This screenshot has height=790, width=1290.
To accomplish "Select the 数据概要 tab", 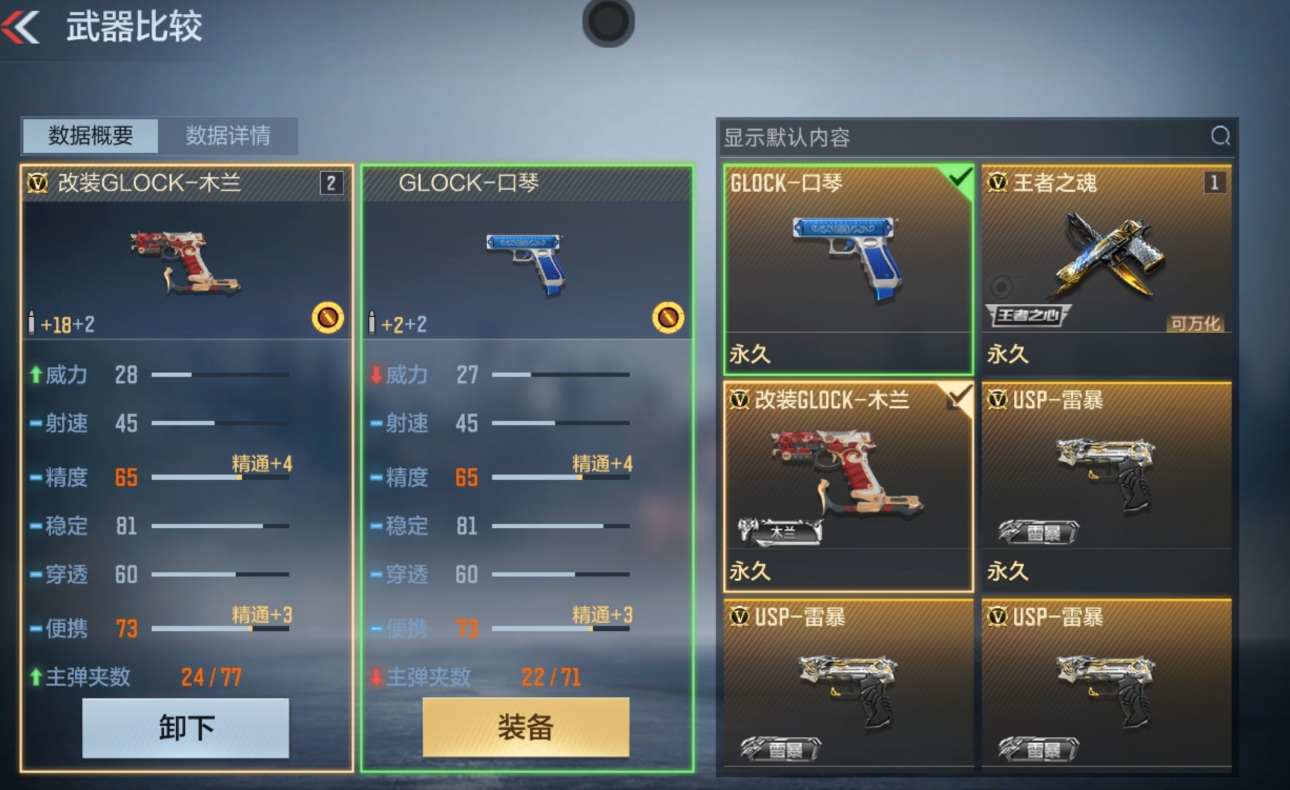I will point(89,136).
